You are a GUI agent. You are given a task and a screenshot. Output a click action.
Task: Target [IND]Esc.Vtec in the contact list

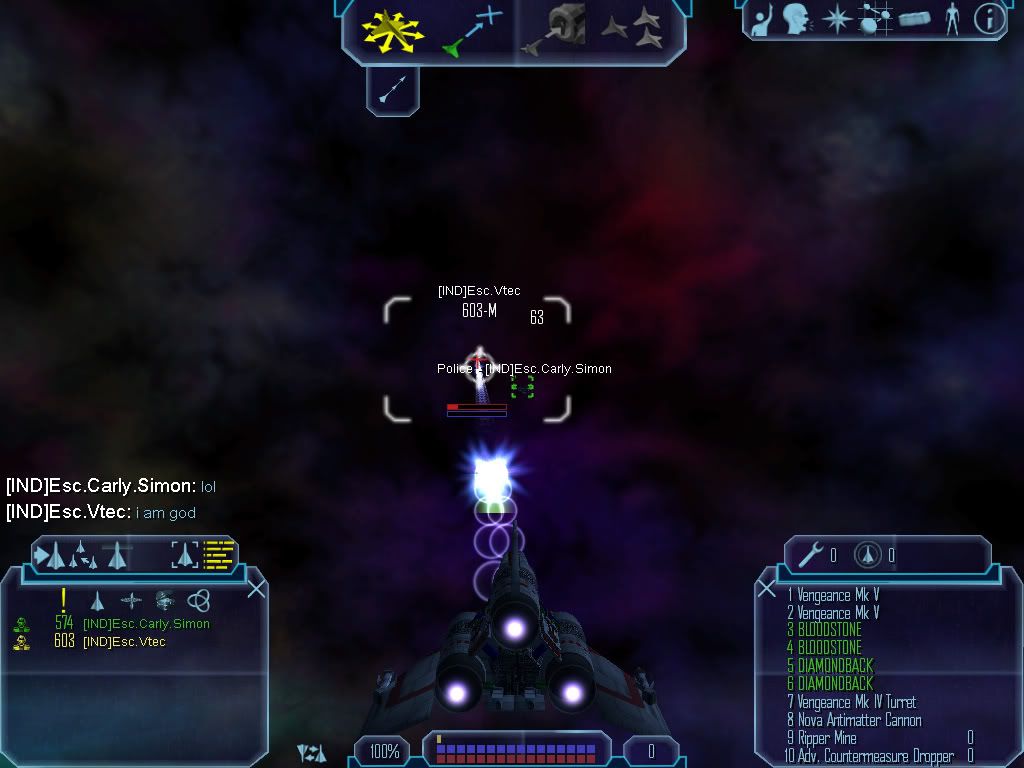click(125, 642)
